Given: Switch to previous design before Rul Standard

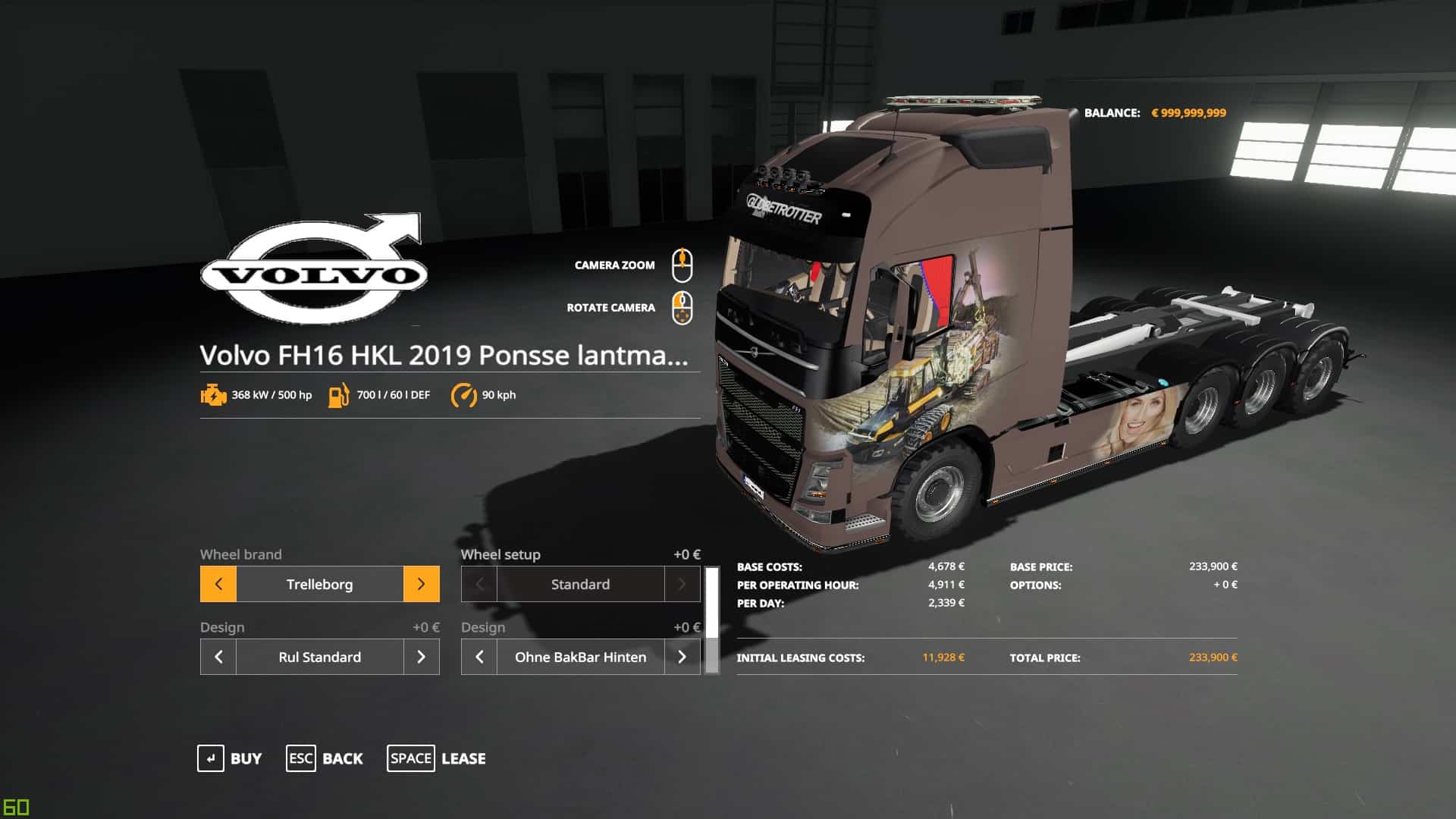Looking at the screenshot, I should coord(218,657).
